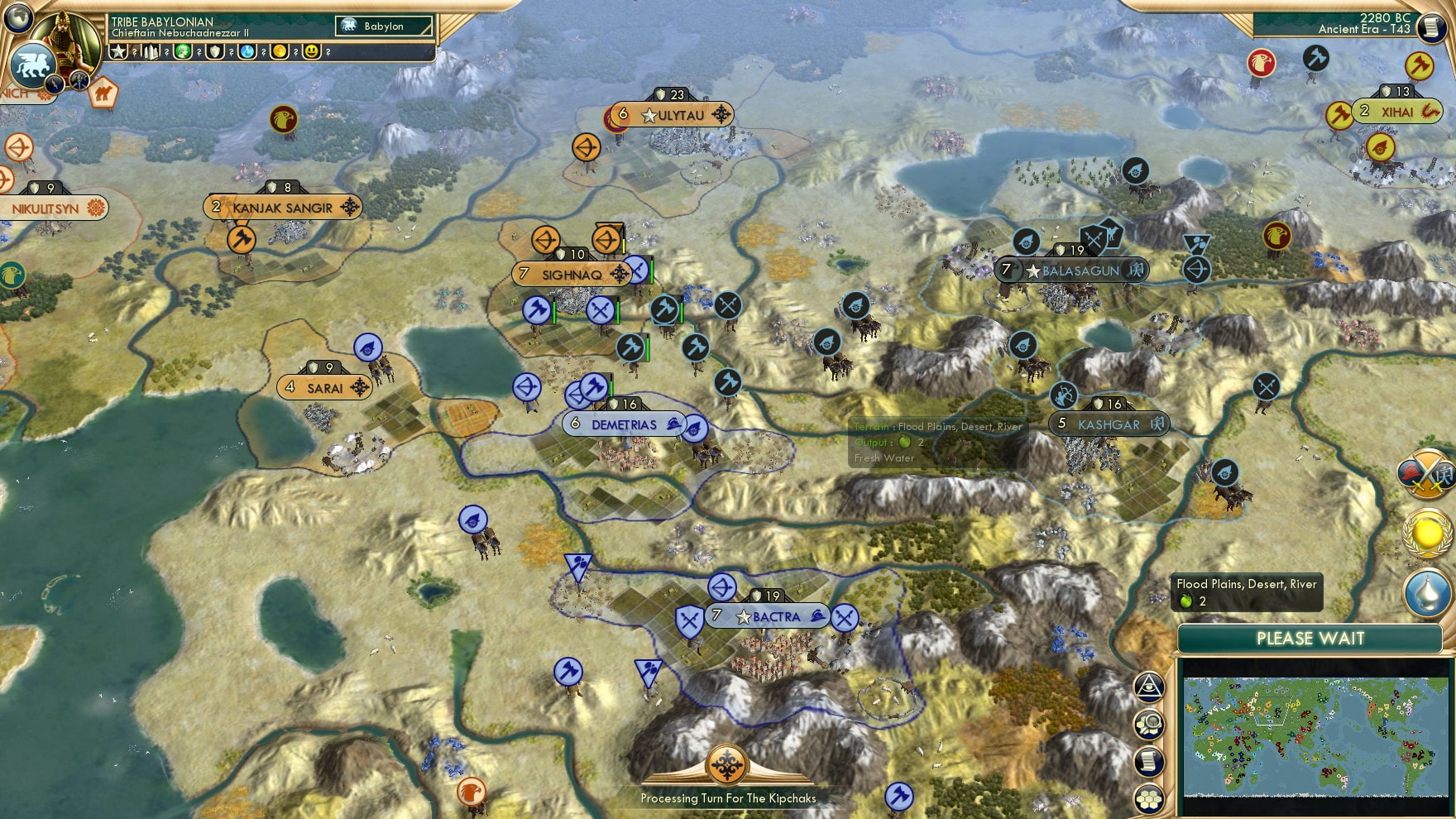The width and height of the screenshot is (1456, 819).
Task: Toggle strategic view with the magnifier minimap button
Action: (1148, 722)
